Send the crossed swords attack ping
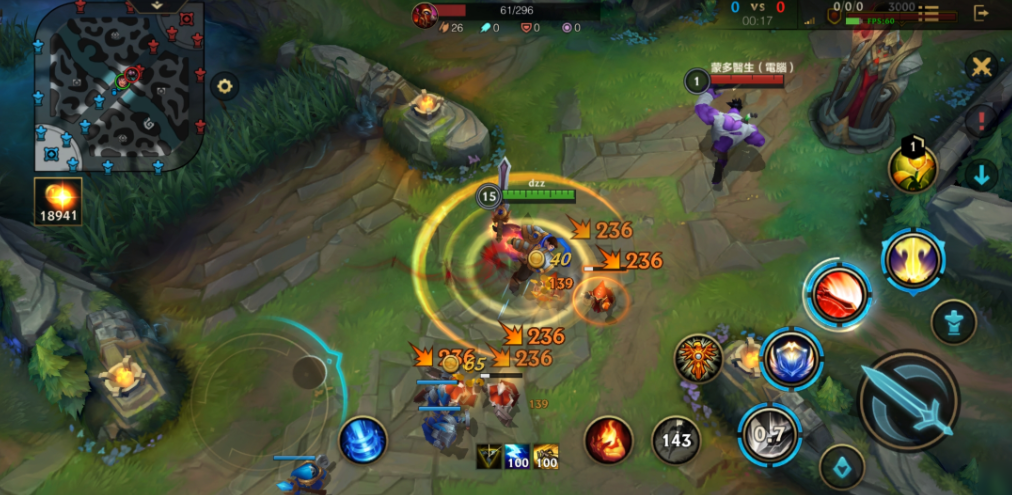Image resolution: width=1012 pixels, height=495 pixels. [982, 68]
